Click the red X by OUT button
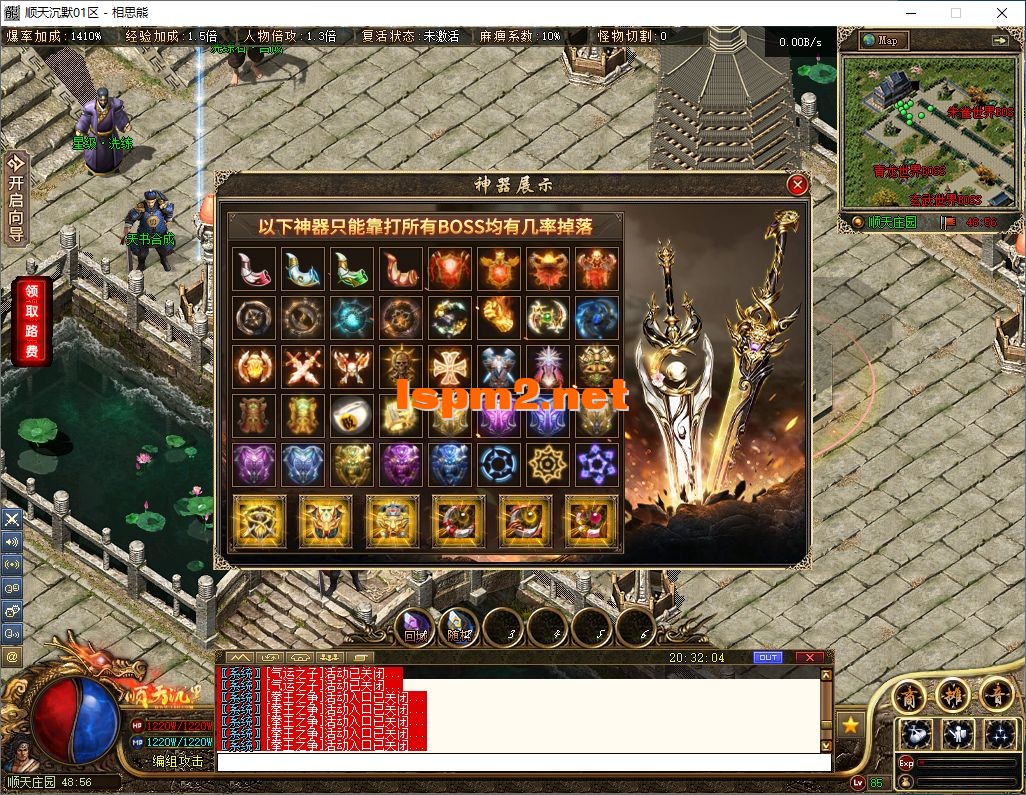The width and height of the screenshot is (1026, 795). click(808, 657)
